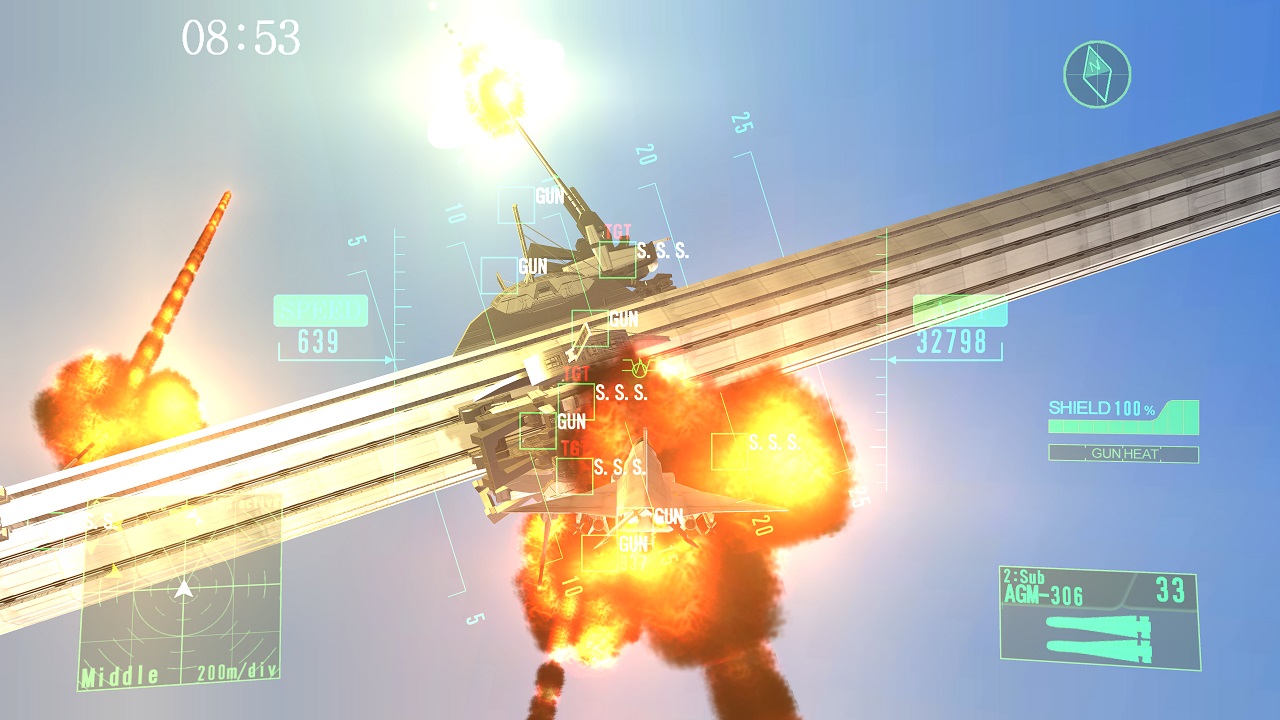Toggle the Middle radar range setting
Screen dimensions: 1280x720
point(119,676)
